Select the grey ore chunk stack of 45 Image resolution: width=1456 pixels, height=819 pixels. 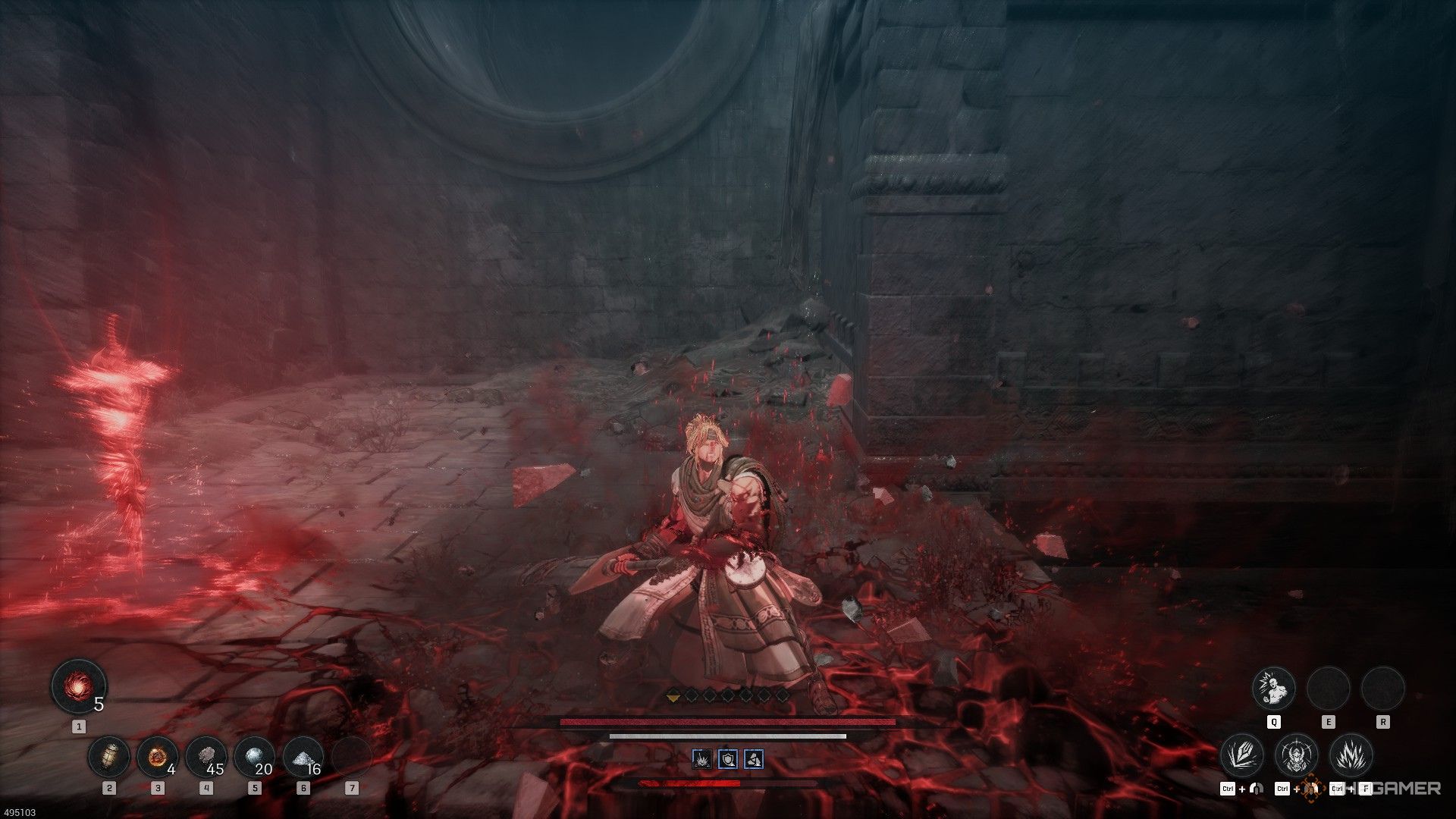[206, 757]
